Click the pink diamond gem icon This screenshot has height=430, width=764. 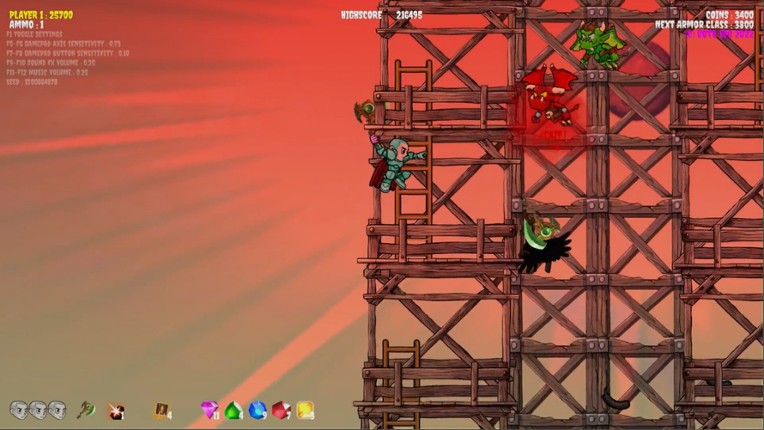[209, 410]
